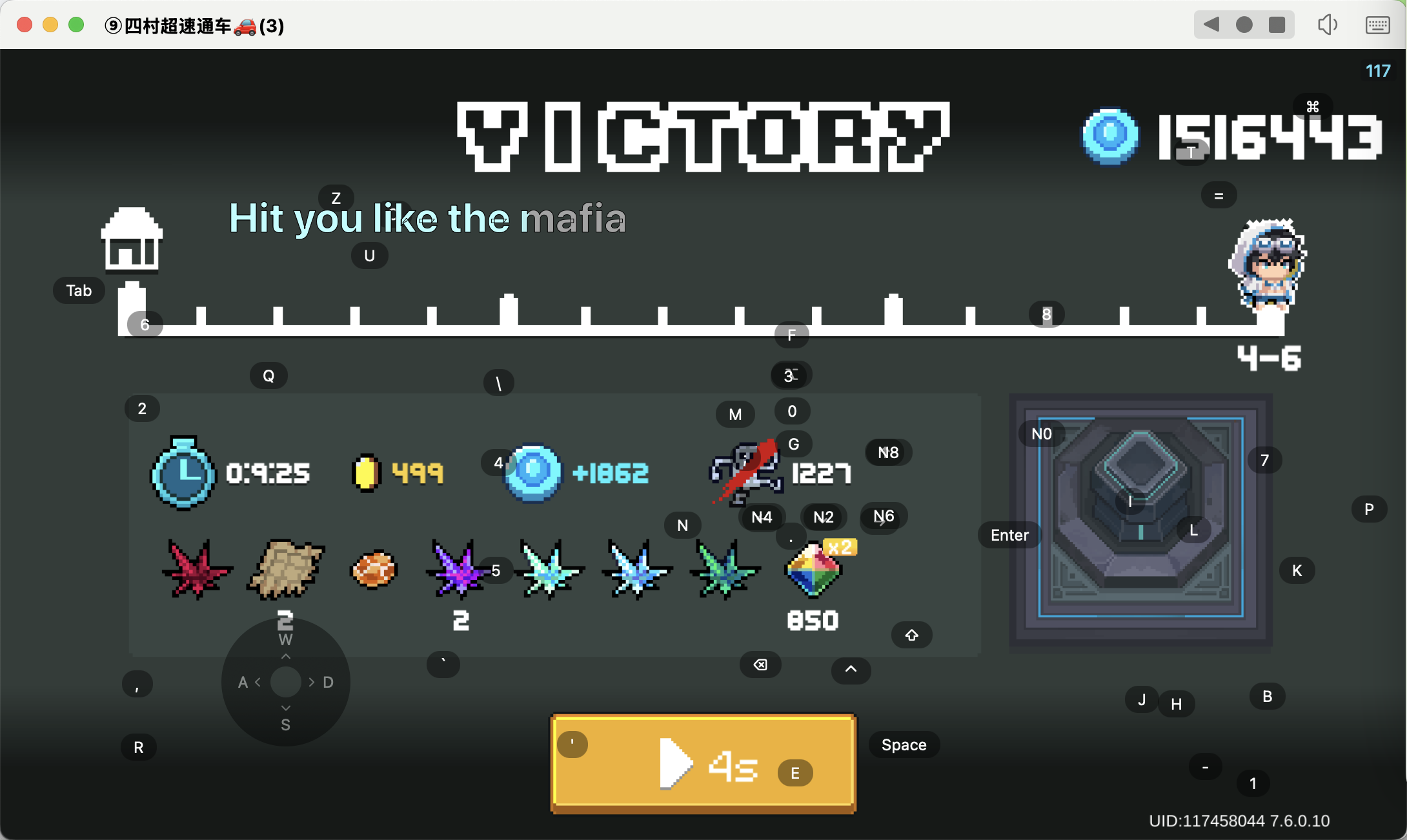The image size is (1407, 840).
Task: Click the orange orb loot item
Action: (x=373, y=570)
